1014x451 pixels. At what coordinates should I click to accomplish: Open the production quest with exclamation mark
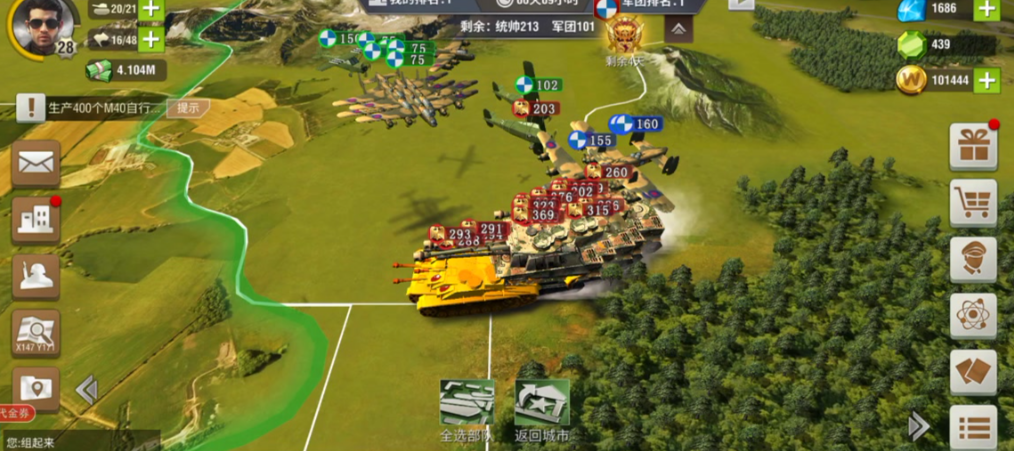point(31,107)
